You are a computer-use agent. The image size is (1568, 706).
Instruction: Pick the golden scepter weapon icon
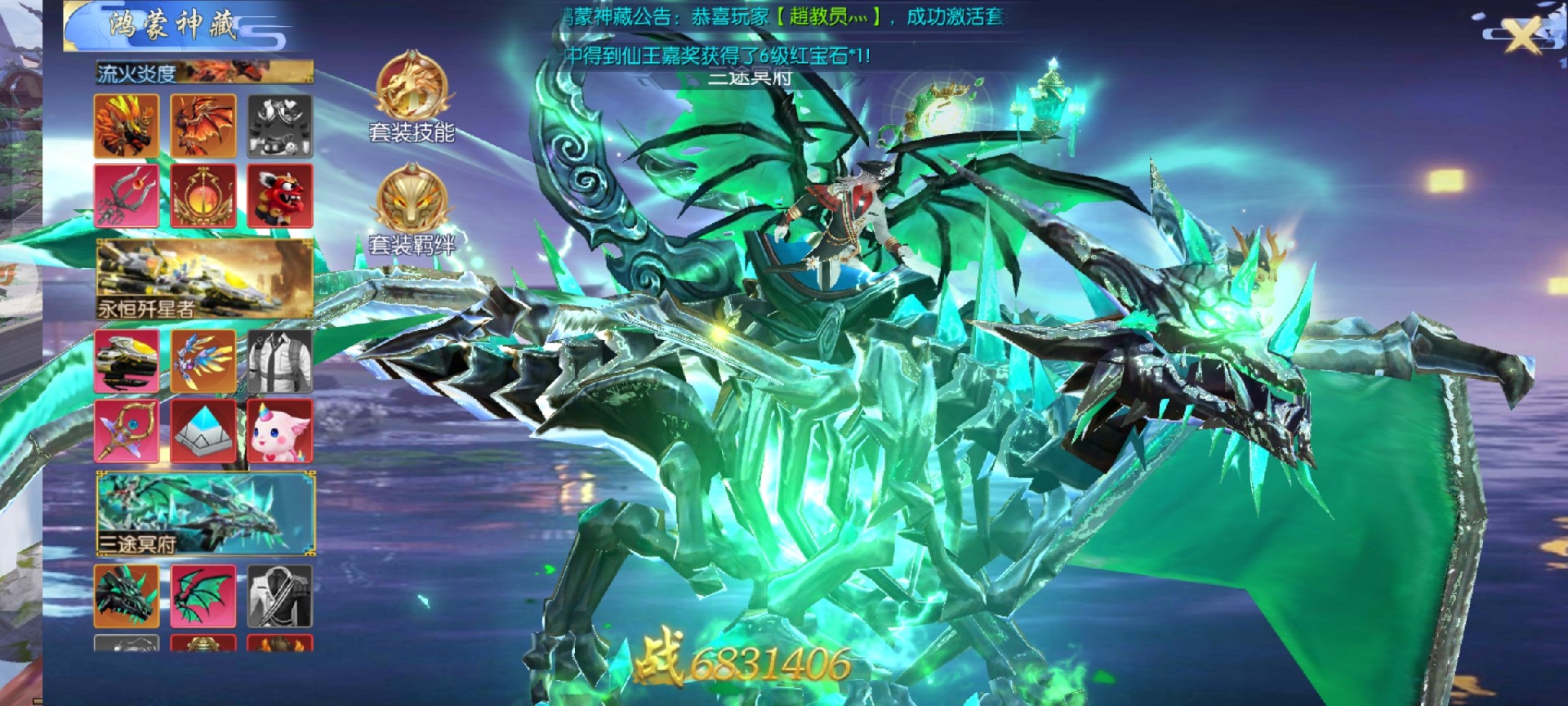(127, 431)
